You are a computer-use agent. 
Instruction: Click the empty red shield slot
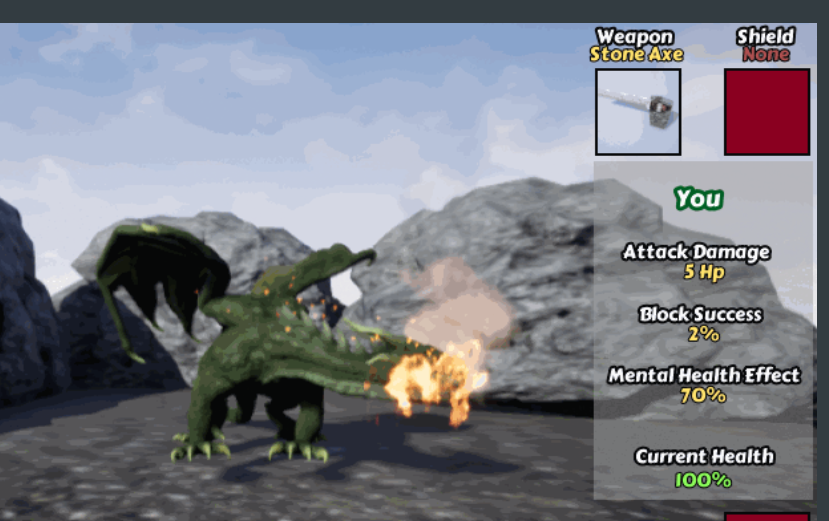click(x=767, y=112)
